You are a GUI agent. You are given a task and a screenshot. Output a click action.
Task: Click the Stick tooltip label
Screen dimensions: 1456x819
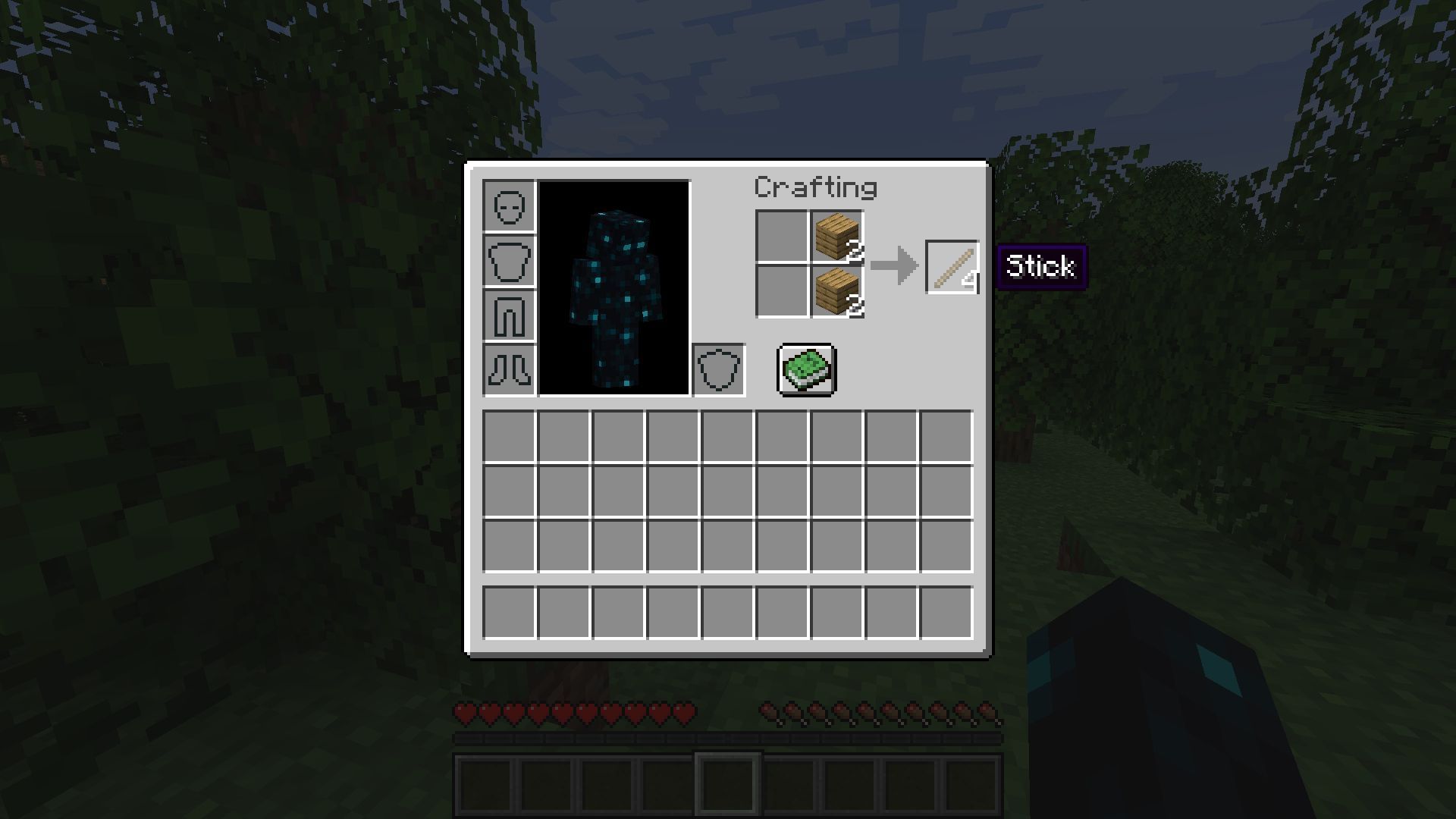[x=1040, y=267]
